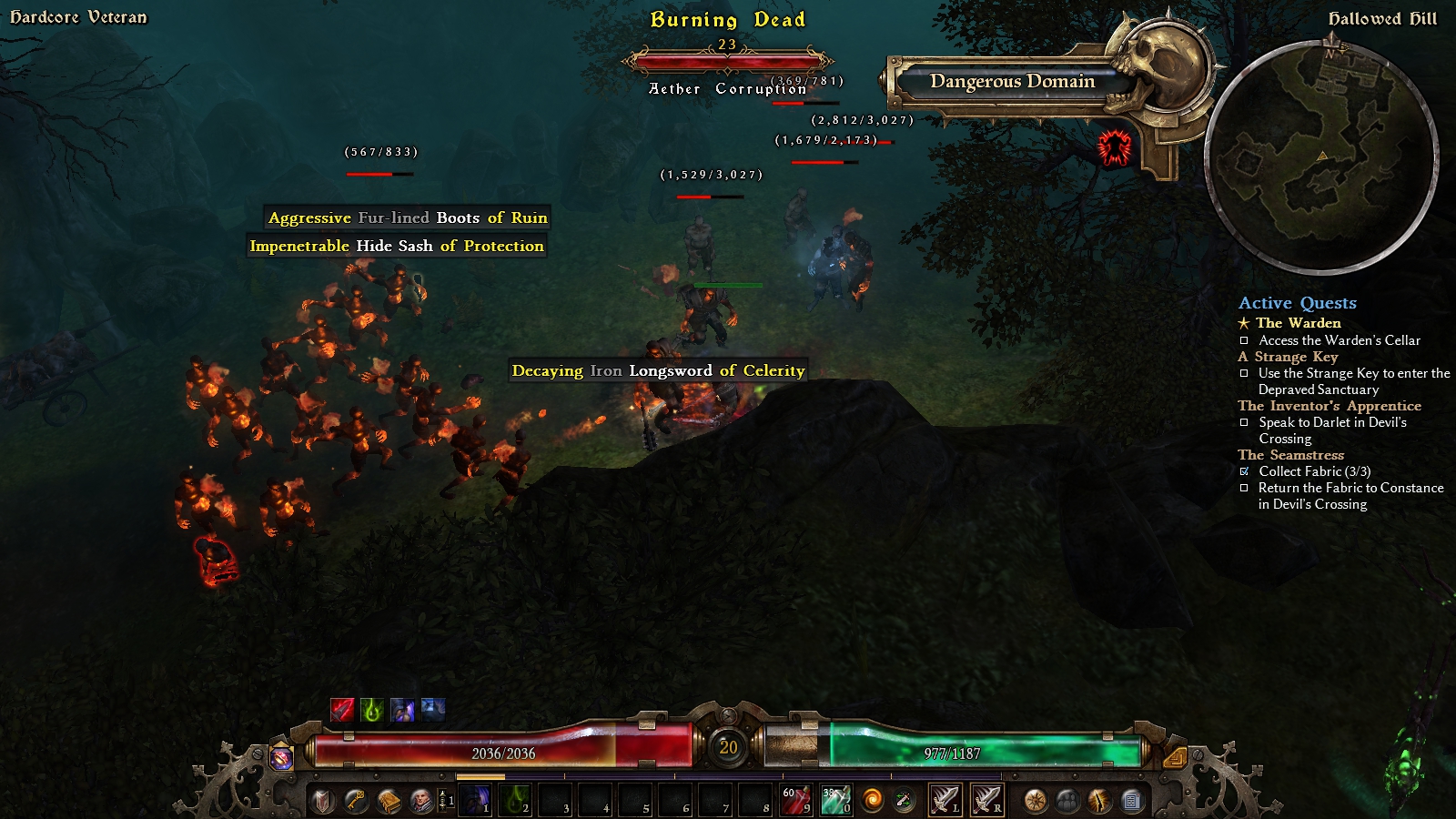Viewport: 1456px width, 819px height.
Task: Open the multiplayer party icon
Action: tap(1067, 801)
